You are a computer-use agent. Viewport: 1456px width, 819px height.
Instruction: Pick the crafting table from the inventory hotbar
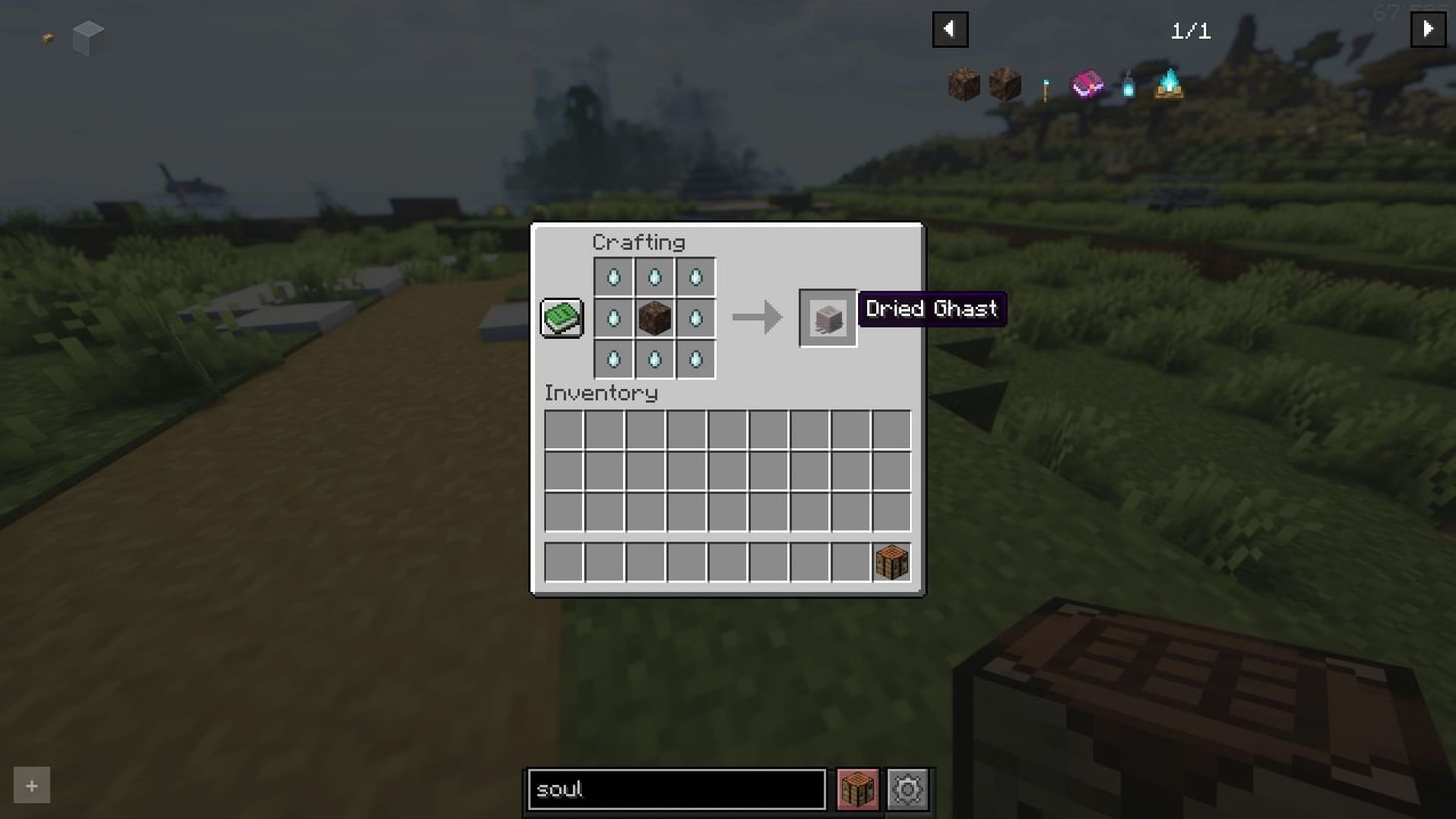[x=891, y=561]
